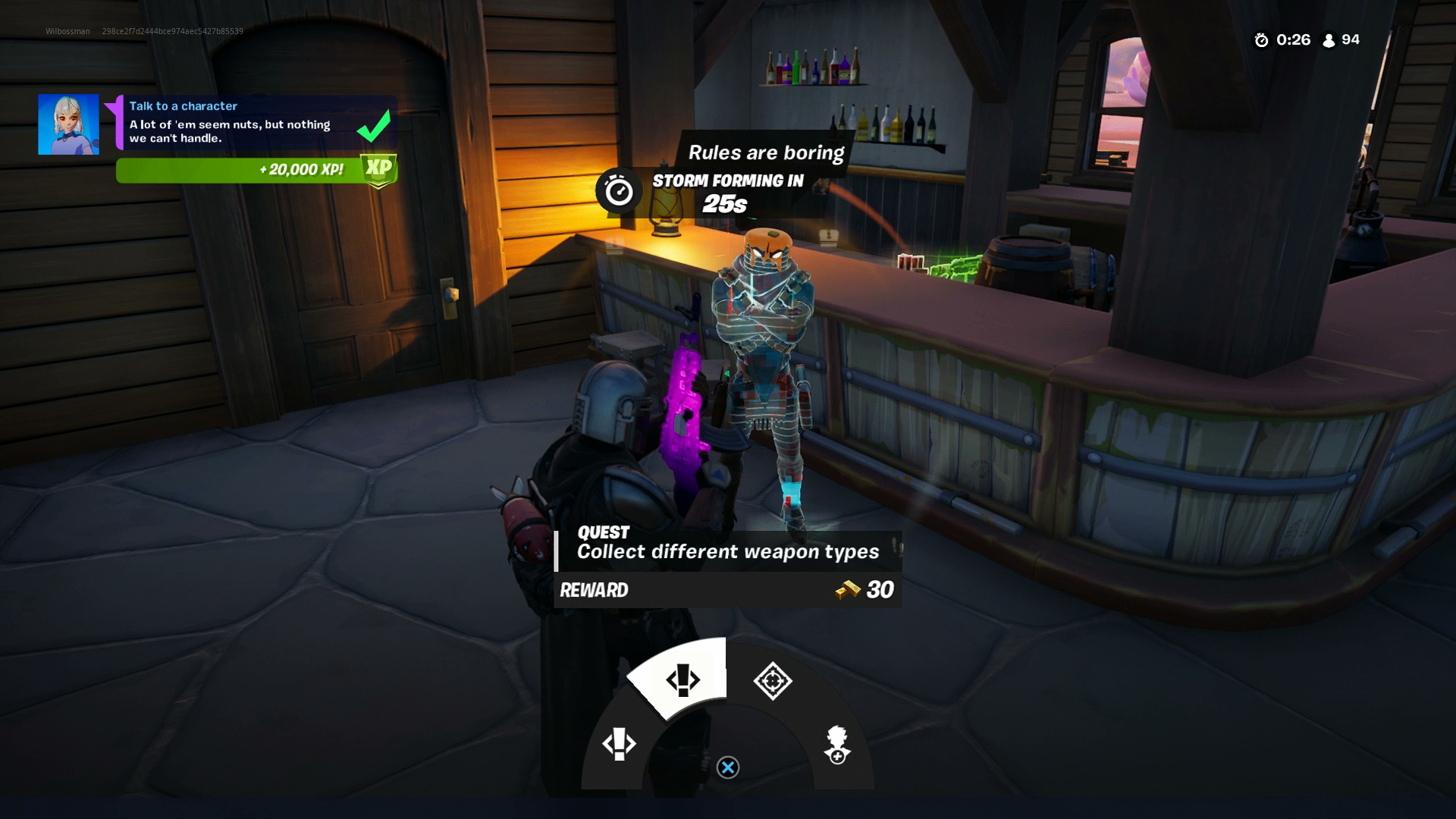Select the left exclamation dialogue option

coord(618,743)
